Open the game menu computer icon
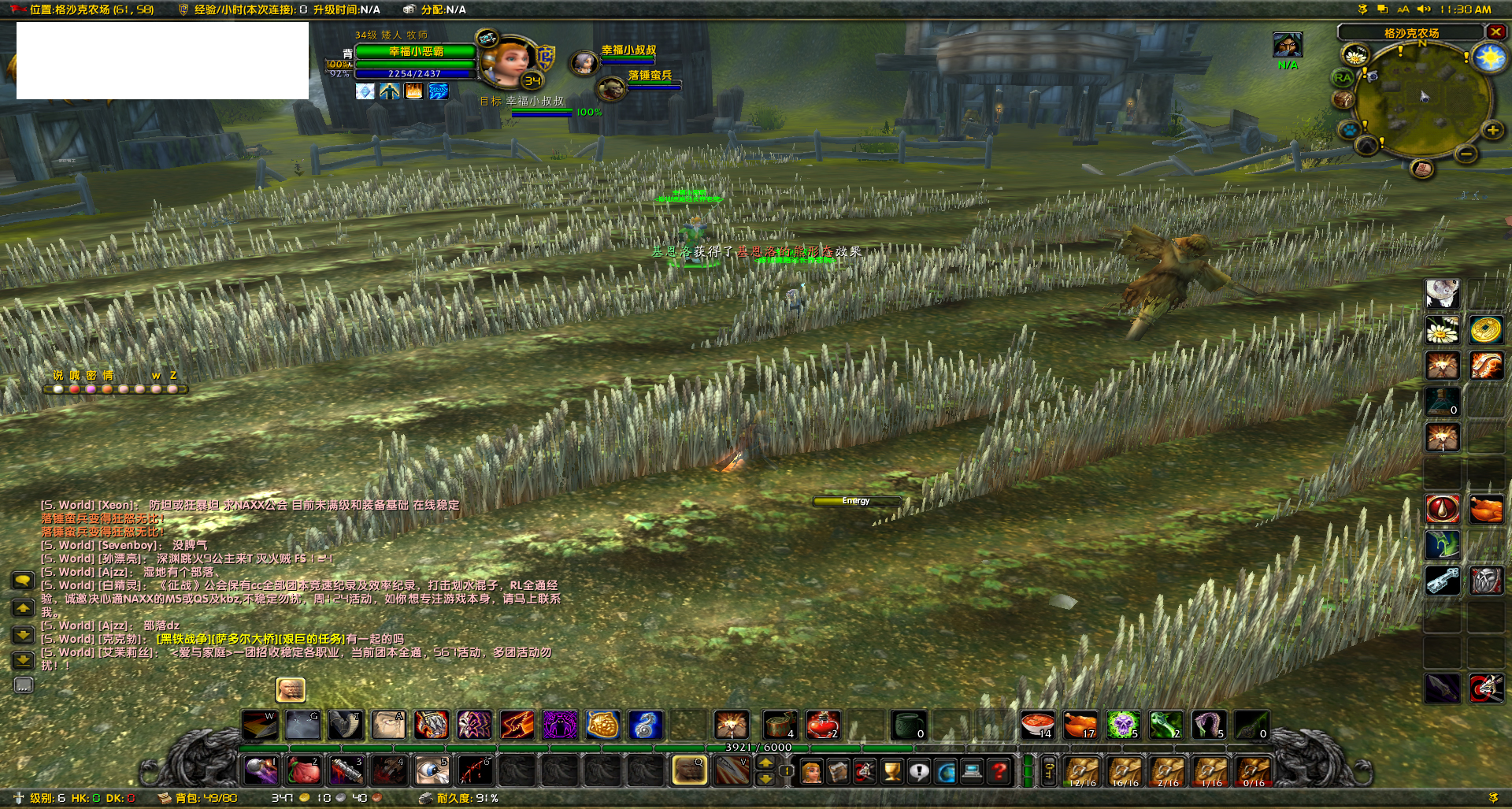 [972, 772]
